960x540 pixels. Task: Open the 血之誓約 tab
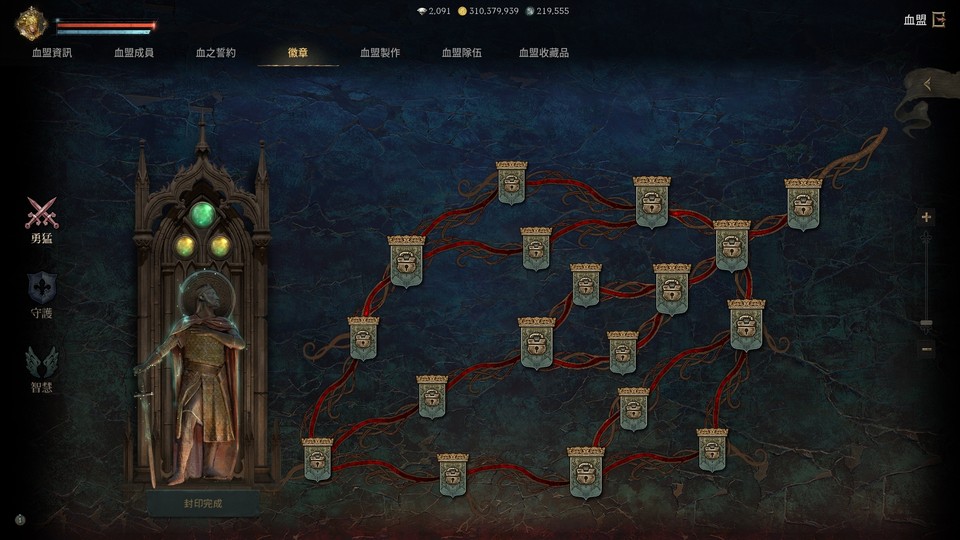point(216,52)
